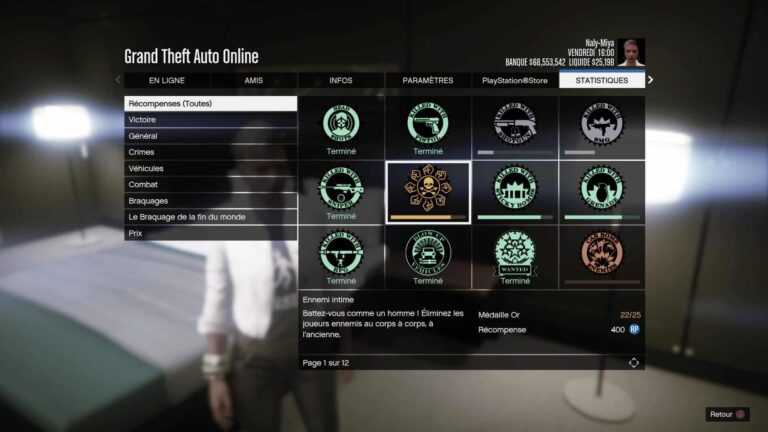
Task: Click the right arrow after STATISTIQUES
Action: pos(651,80)
